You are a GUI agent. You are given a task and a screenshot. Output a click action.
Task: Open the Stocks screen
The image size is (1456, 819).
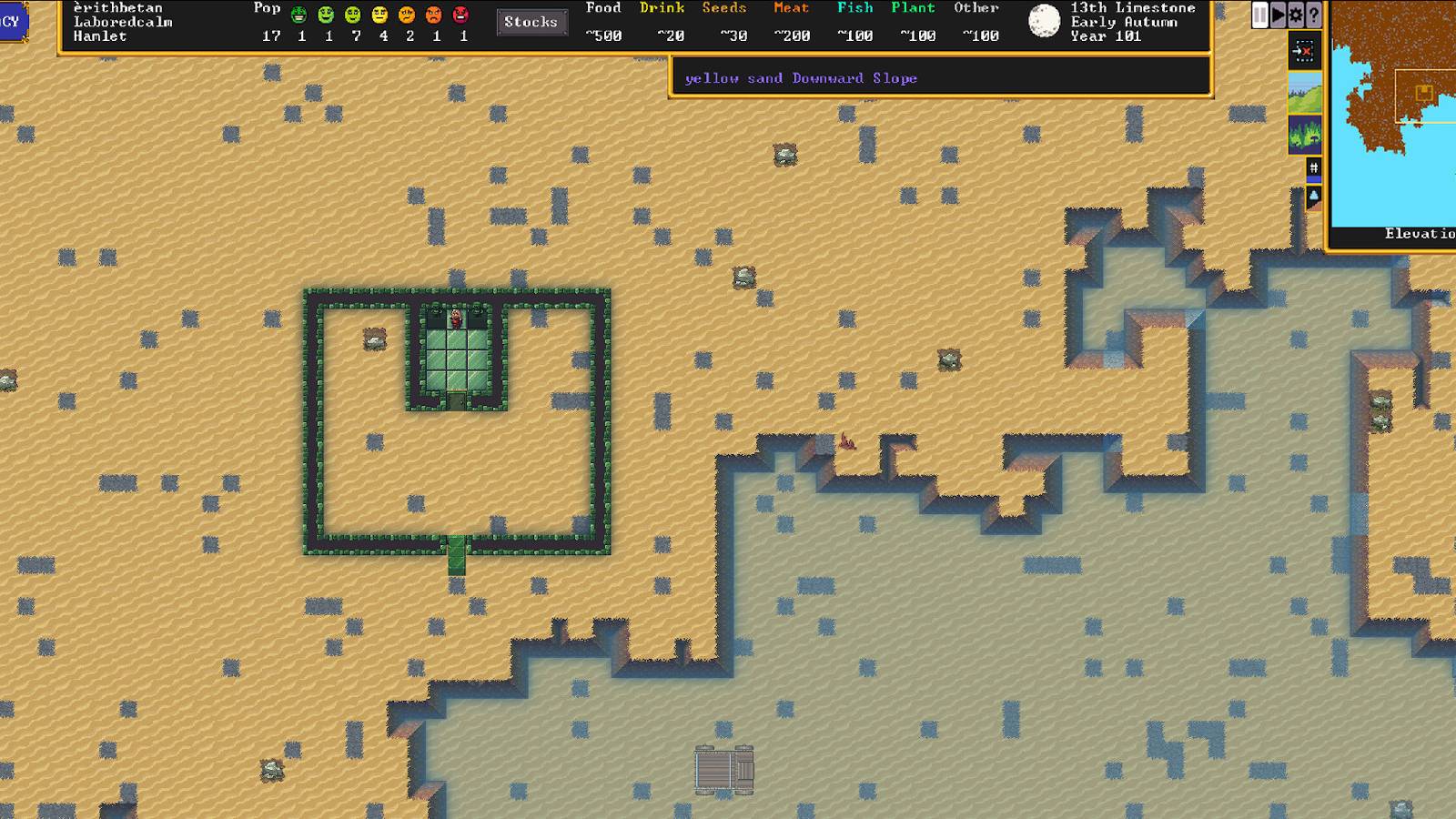(x=531, y=22)
